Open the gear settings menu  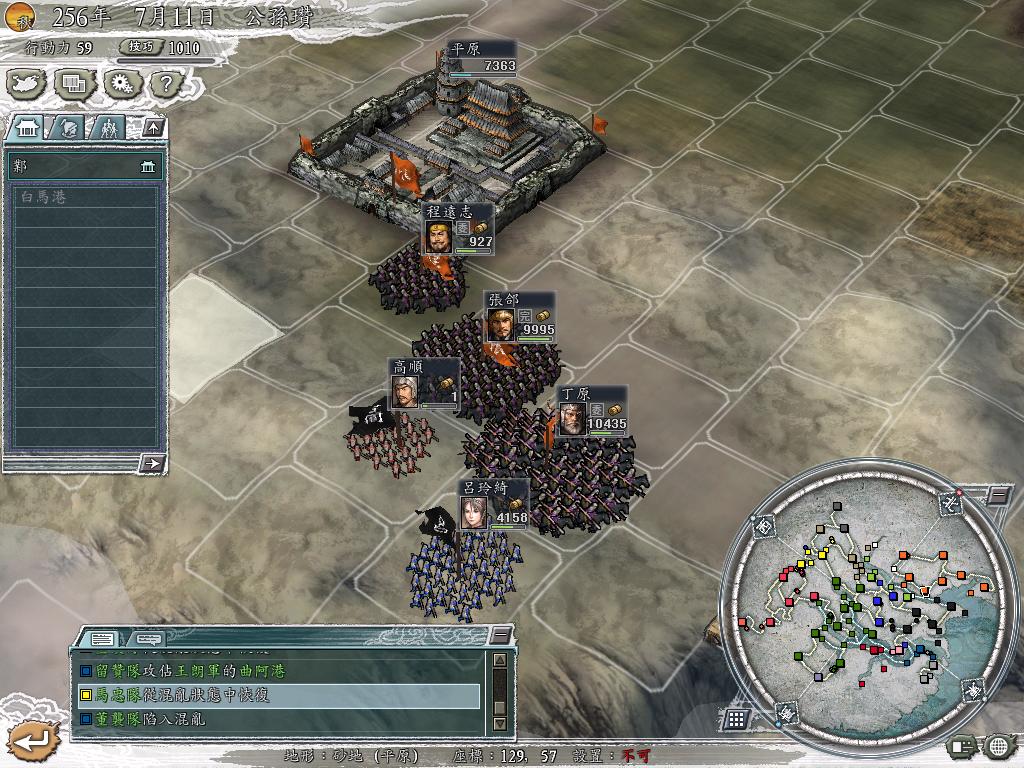(x=121, y=84)
